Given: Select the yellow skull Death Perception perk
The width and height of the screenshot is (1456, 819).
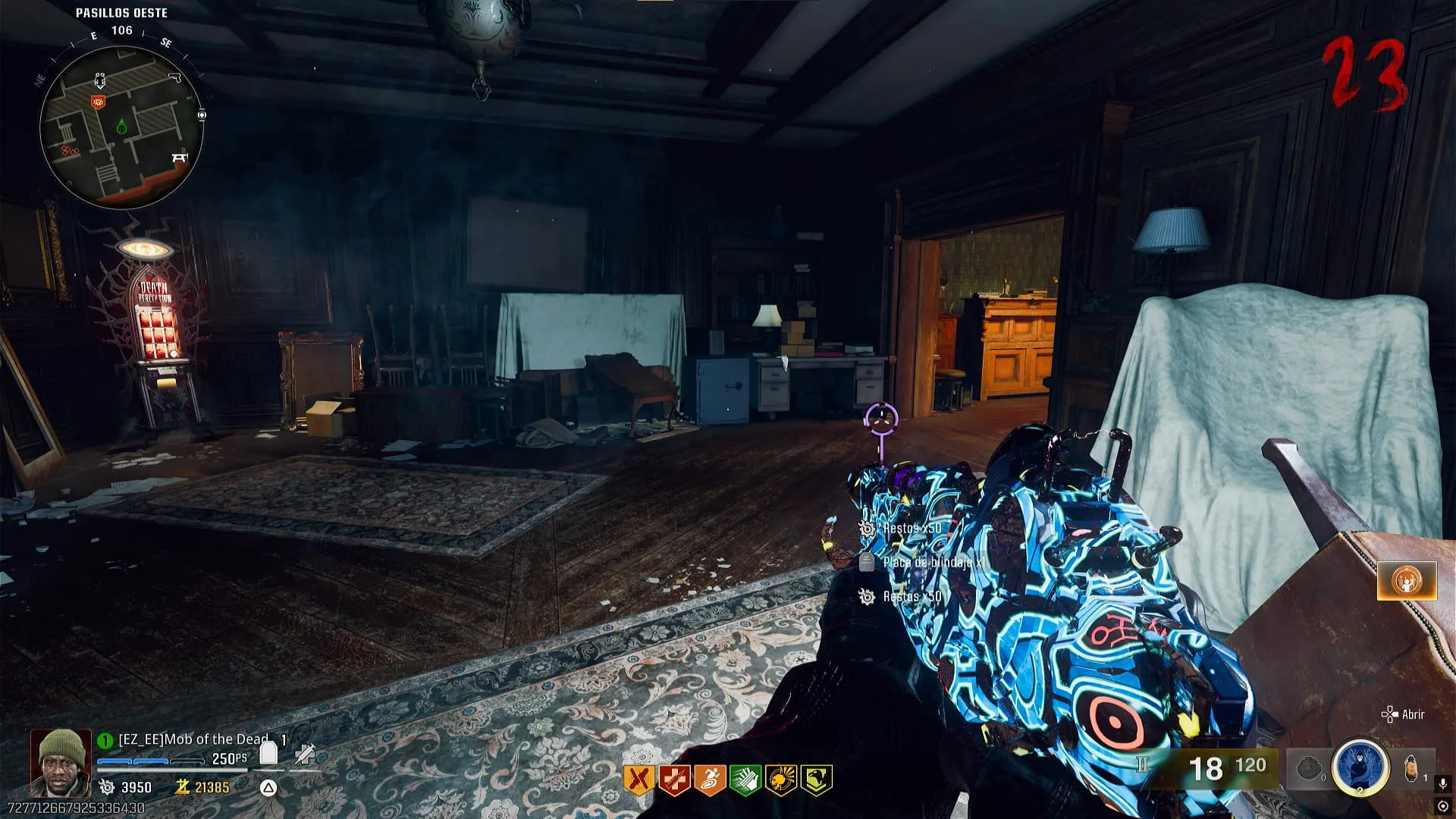Looking at the screenshot, I should click(x=780, y=780).
